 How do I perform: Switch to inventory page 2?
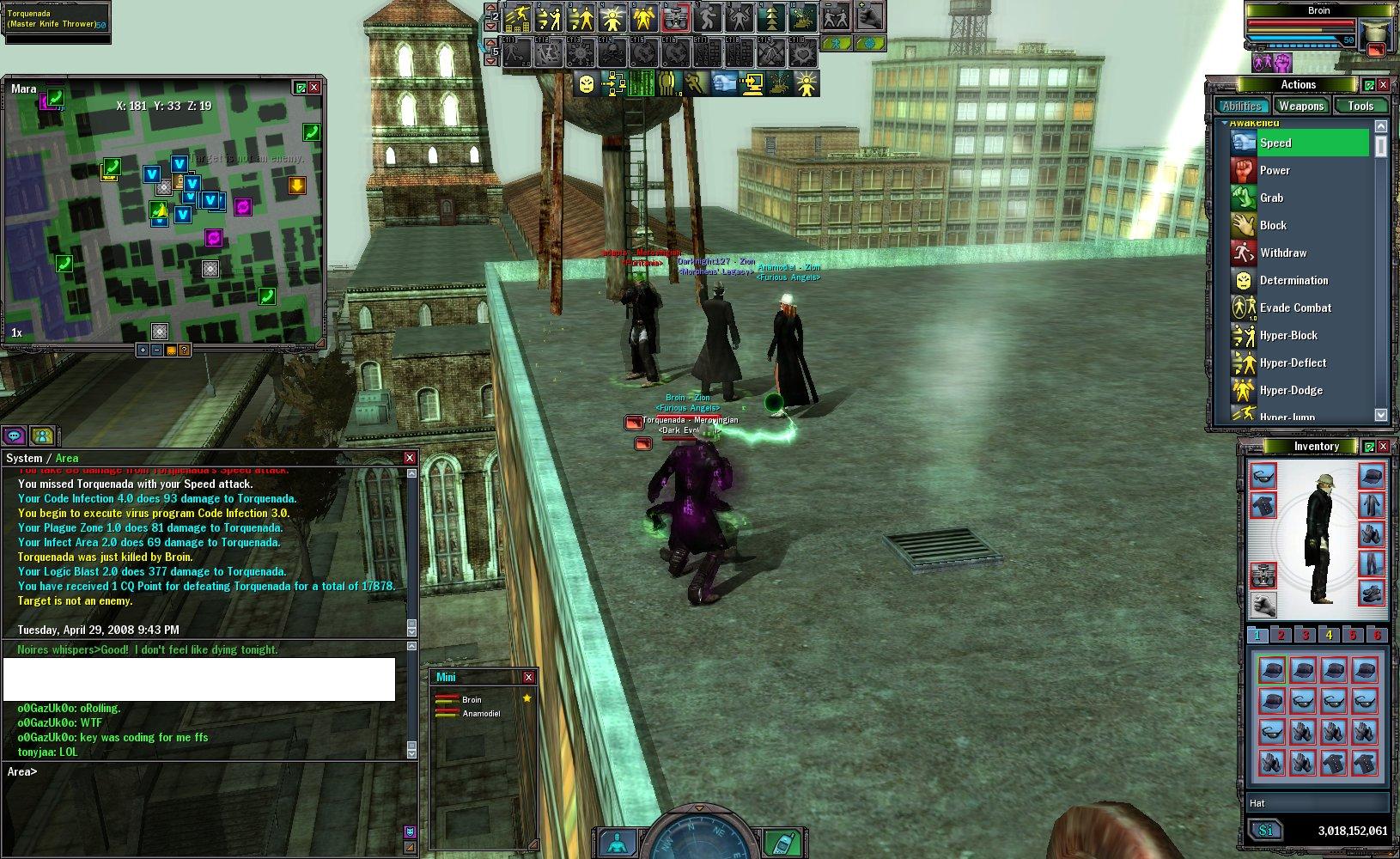(x=1281, y=636)
